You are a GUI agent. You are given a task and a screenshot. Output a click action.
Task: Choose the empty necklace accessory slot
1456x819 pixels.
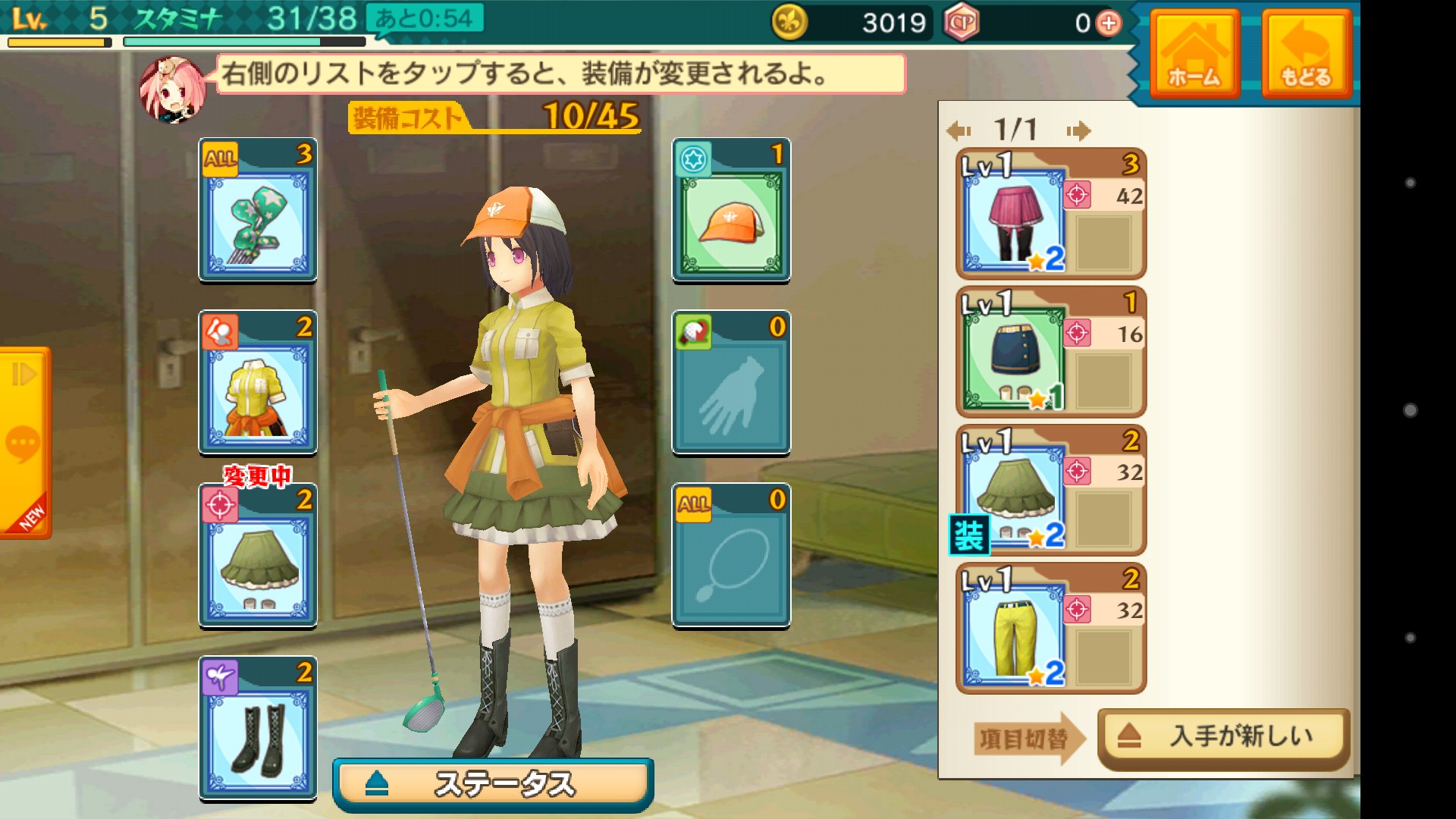[731, 556]
